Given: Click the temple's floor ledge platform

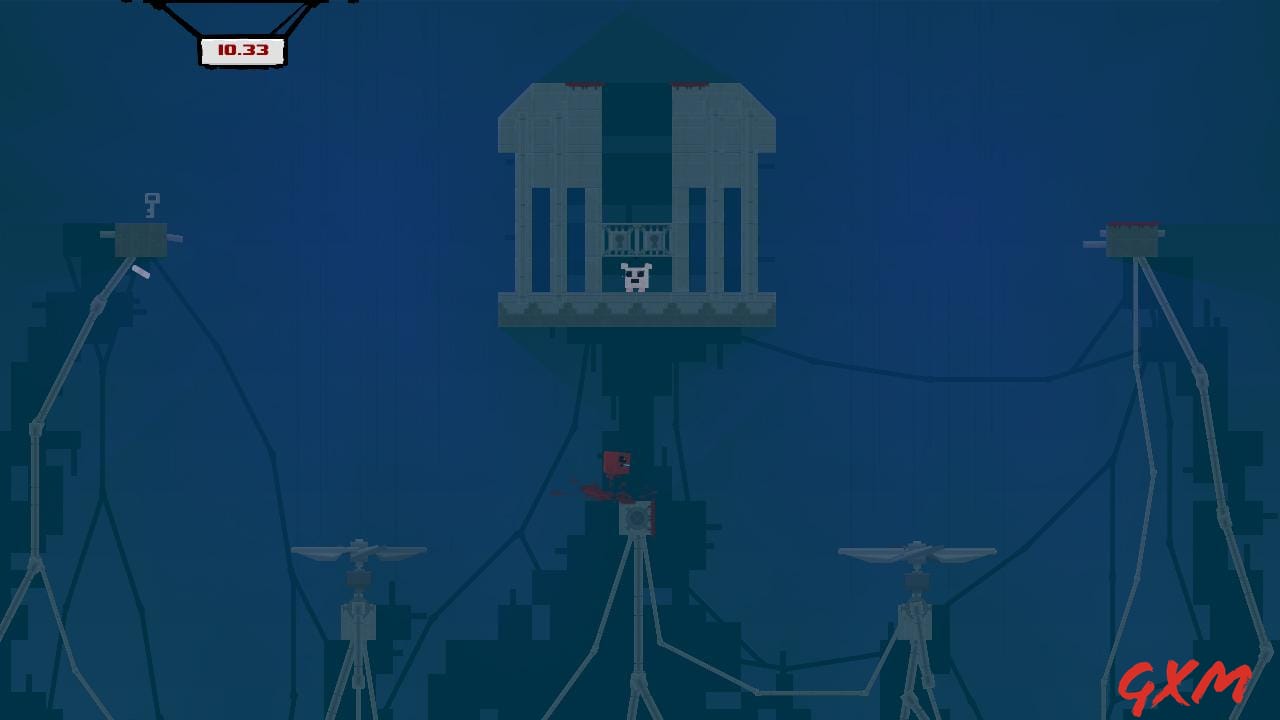Looking at the screenshot, I should (x=639, y=310).
